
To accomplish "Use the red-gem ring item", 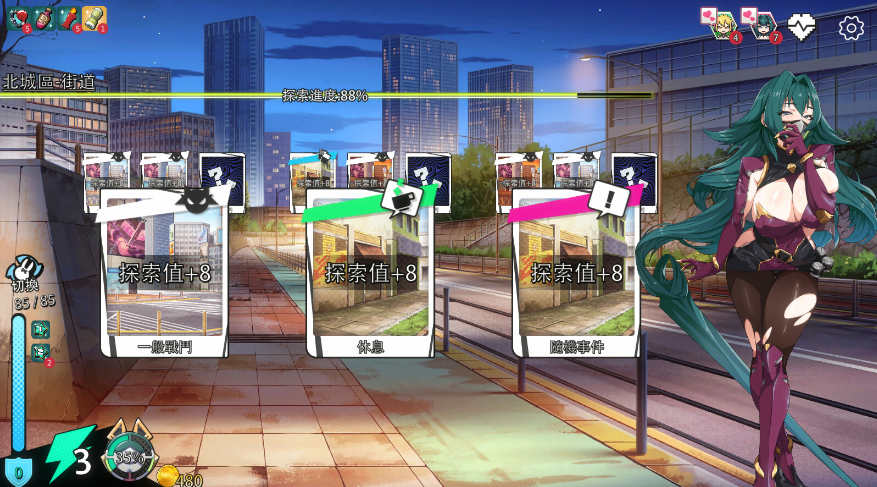I will pyautogui.click(x=18, y=16).
